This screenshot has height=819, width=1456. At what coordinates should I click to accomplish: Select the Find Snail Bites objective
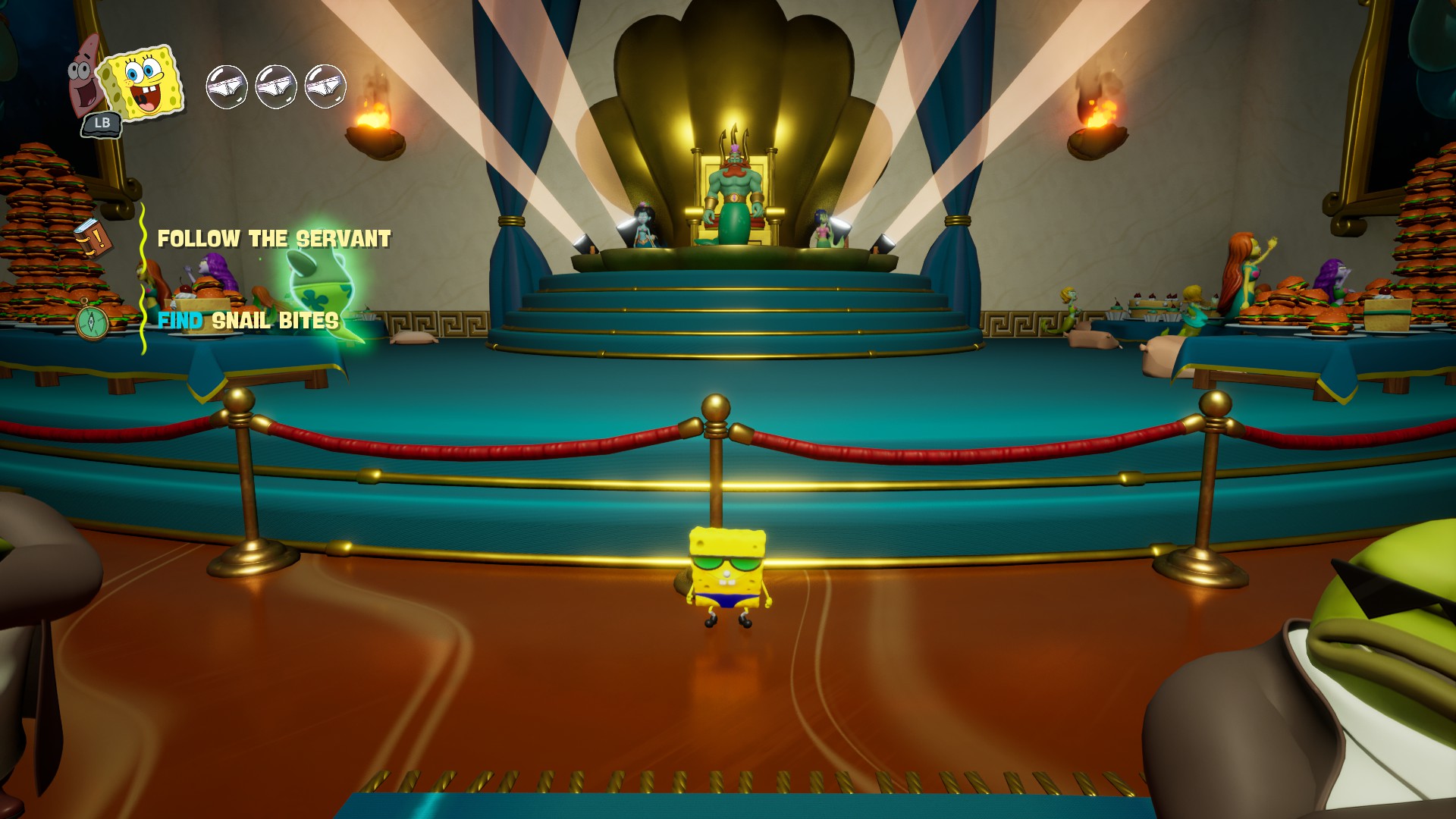248,322
